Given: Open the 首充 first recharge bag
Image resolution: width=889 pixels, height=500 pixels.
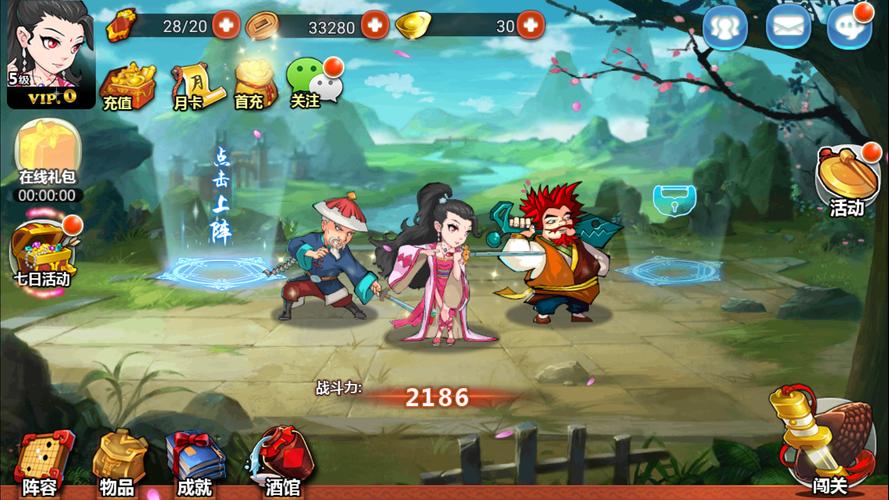Looking at the screenshot, I should (x=250, y=85).
